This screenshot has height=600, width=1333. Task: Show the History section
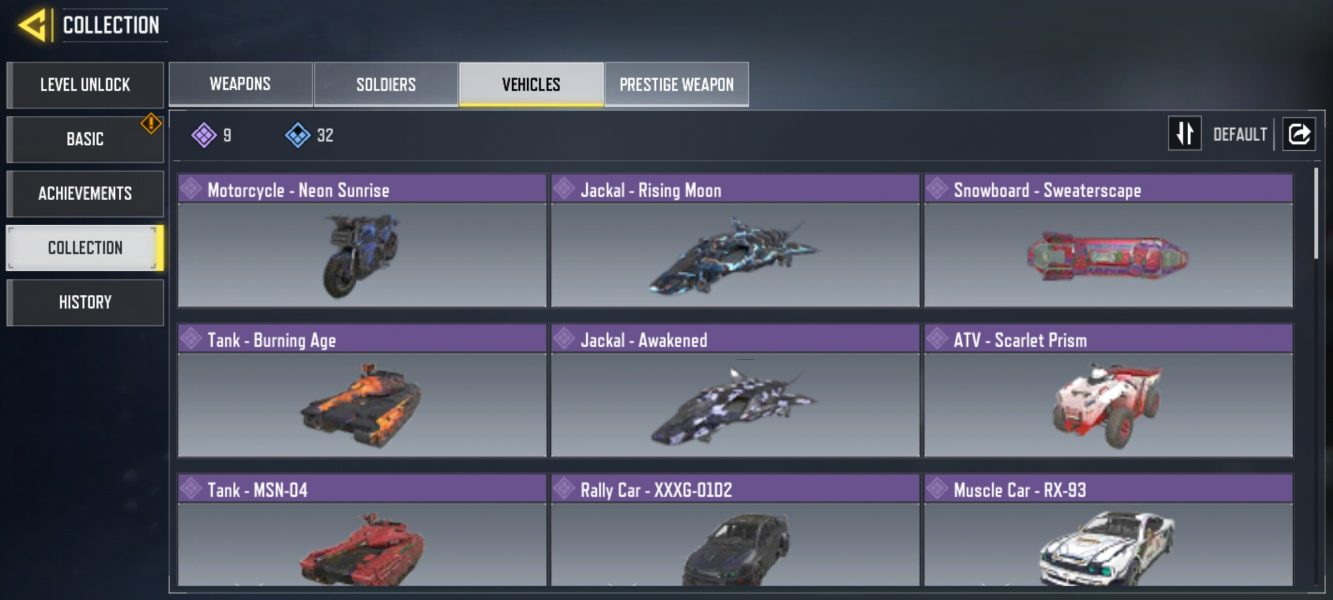85,302
